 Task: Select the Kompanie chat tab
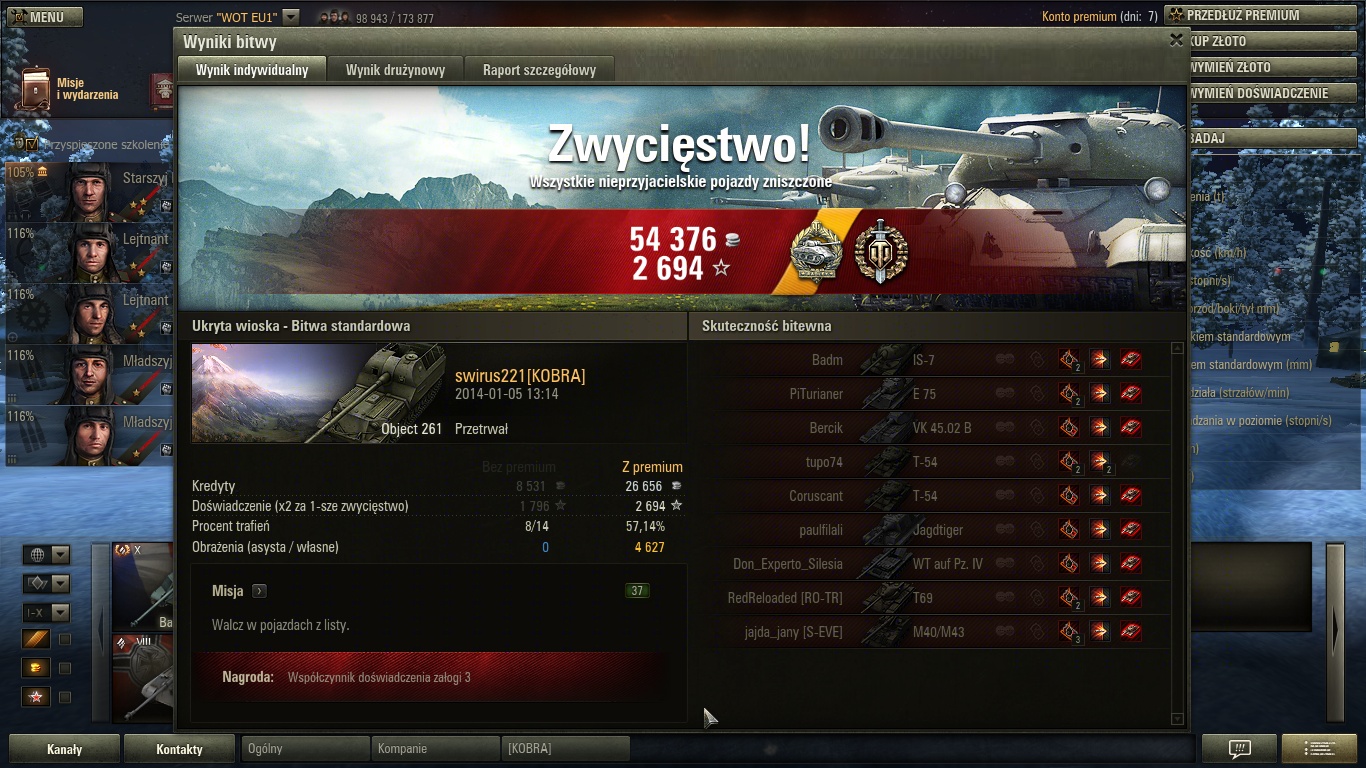click(x=435, y=748)
